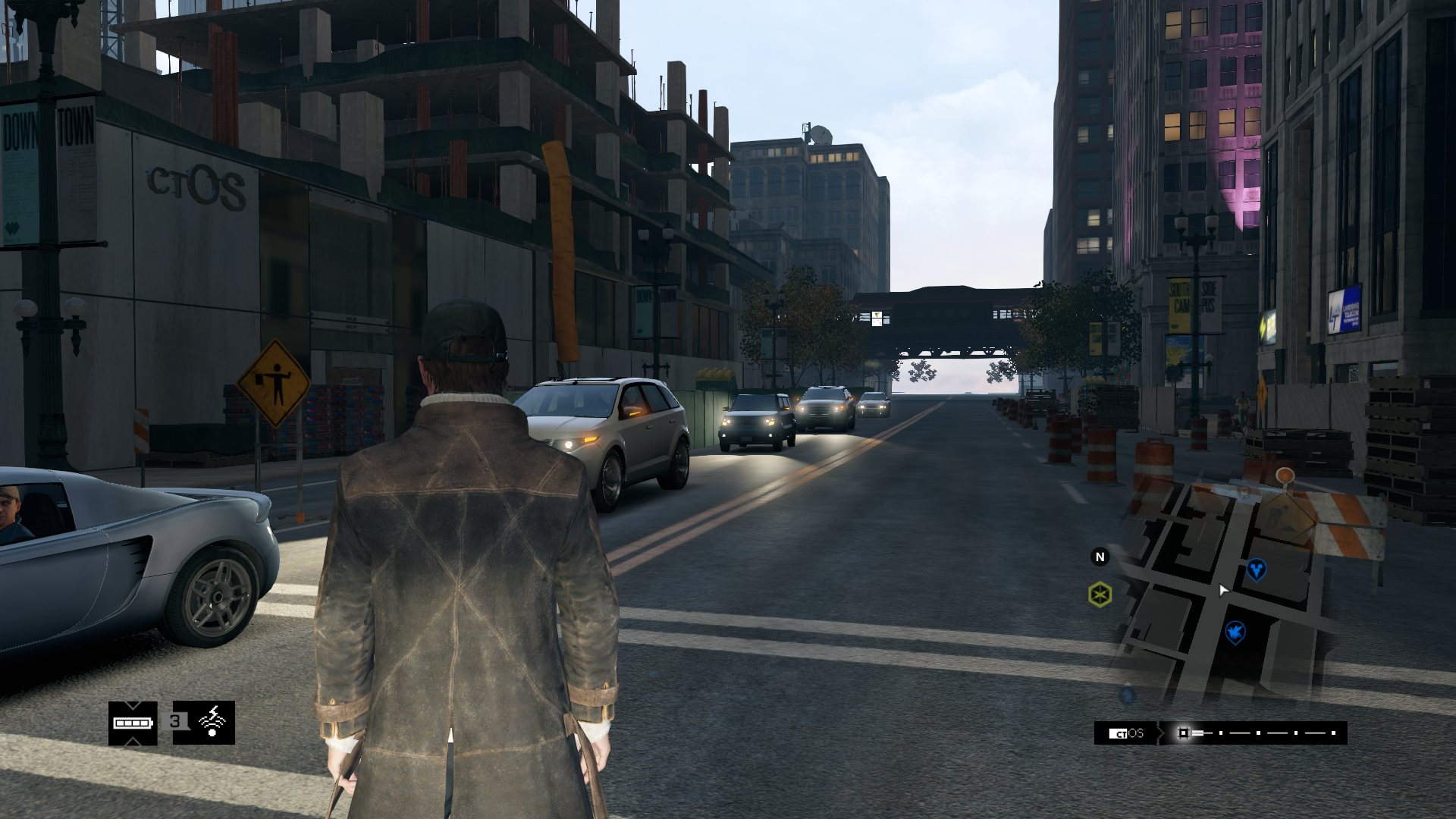The width and height of the screenshot is (1456, 819).
Task: Select the faded fast-travel icon at minimap bottom
Action: coord(1127,697)
